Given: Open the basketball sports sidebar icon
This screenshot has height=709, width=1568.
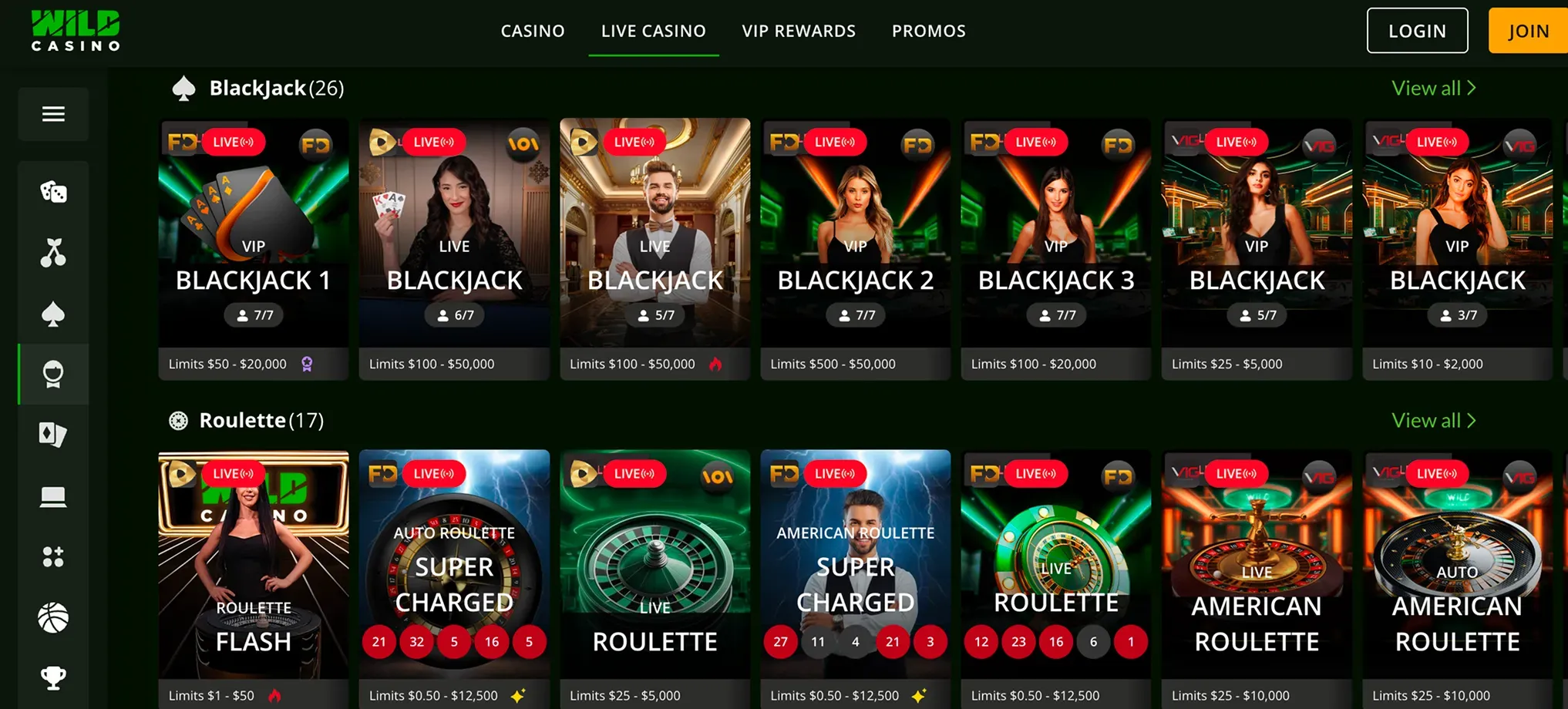Looking at the screenshot, I should [53, 617].
